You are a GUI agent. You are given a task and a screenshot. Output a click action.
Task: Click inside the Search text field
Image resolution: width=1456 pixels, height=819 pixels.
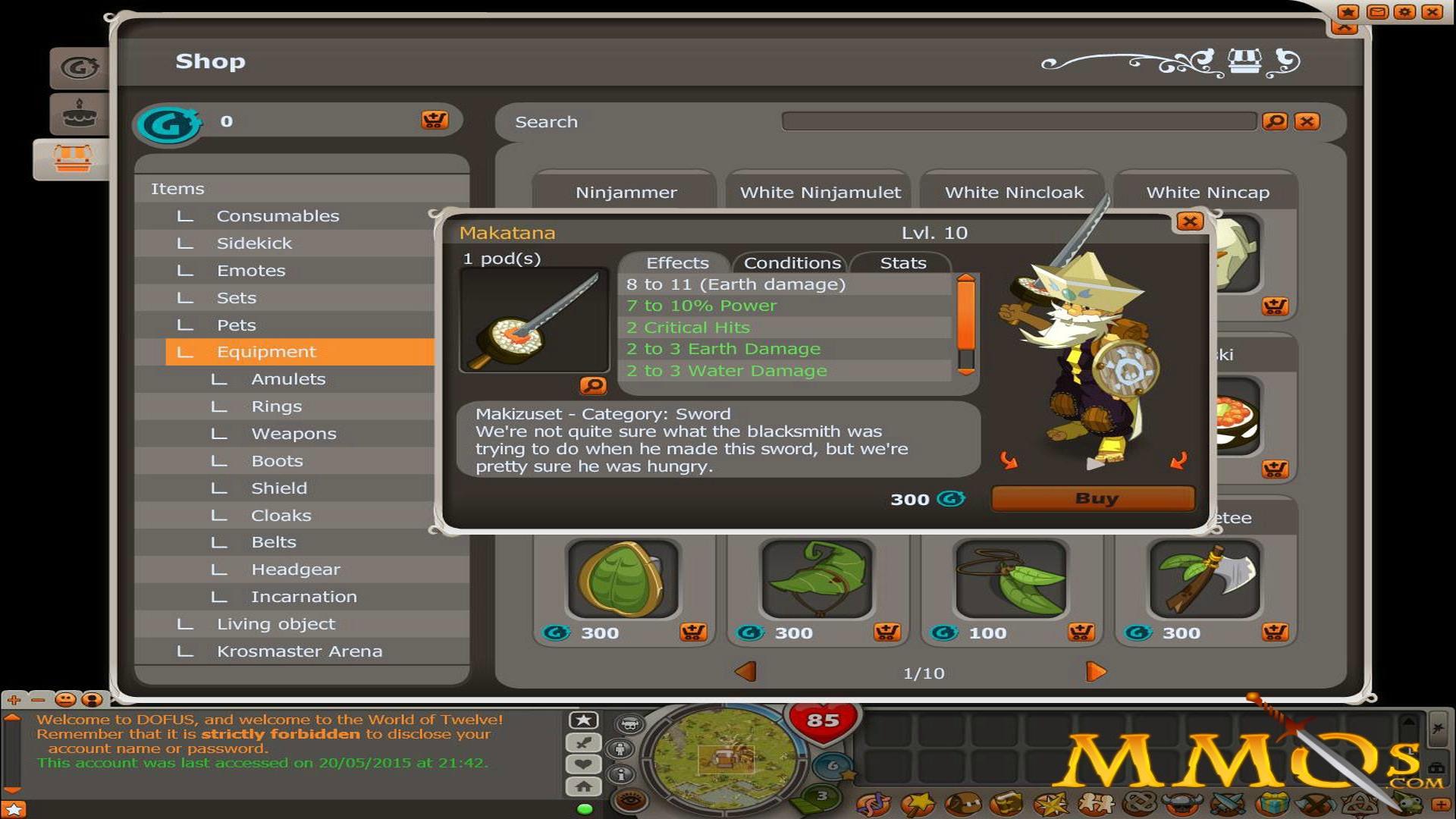tap(1016, 121)
